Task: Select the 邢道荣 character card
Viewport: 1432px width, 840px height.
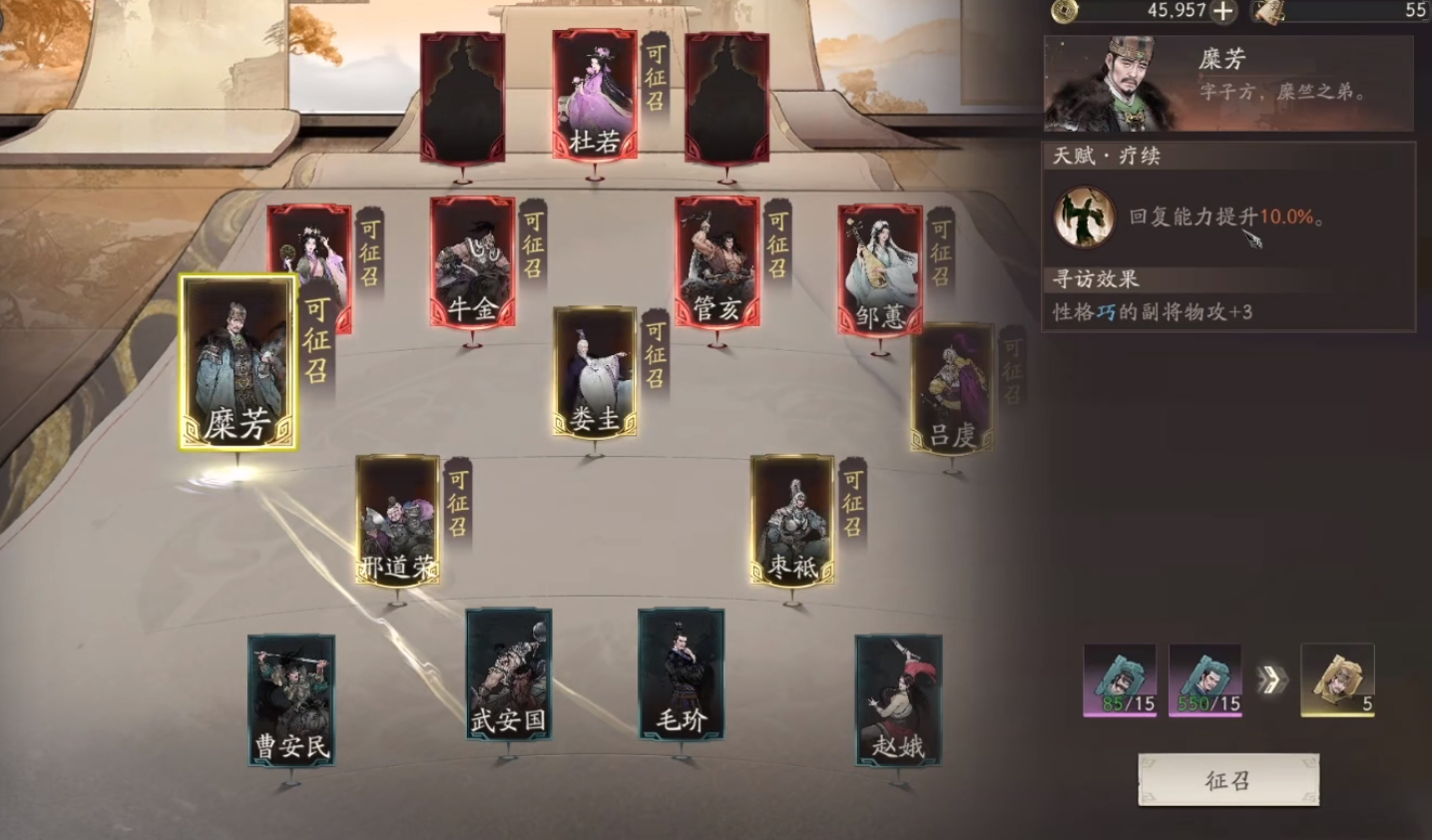Action: coord(396,519)
